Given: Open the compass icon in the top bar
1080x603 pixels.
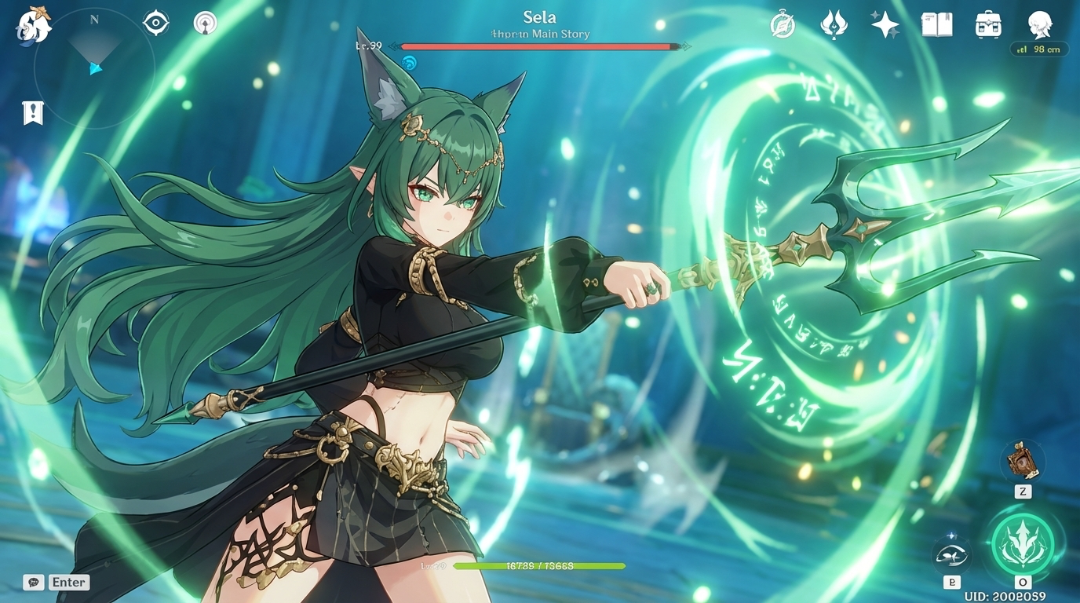Looking at the screenshot, I should click(x=782, y=25).
